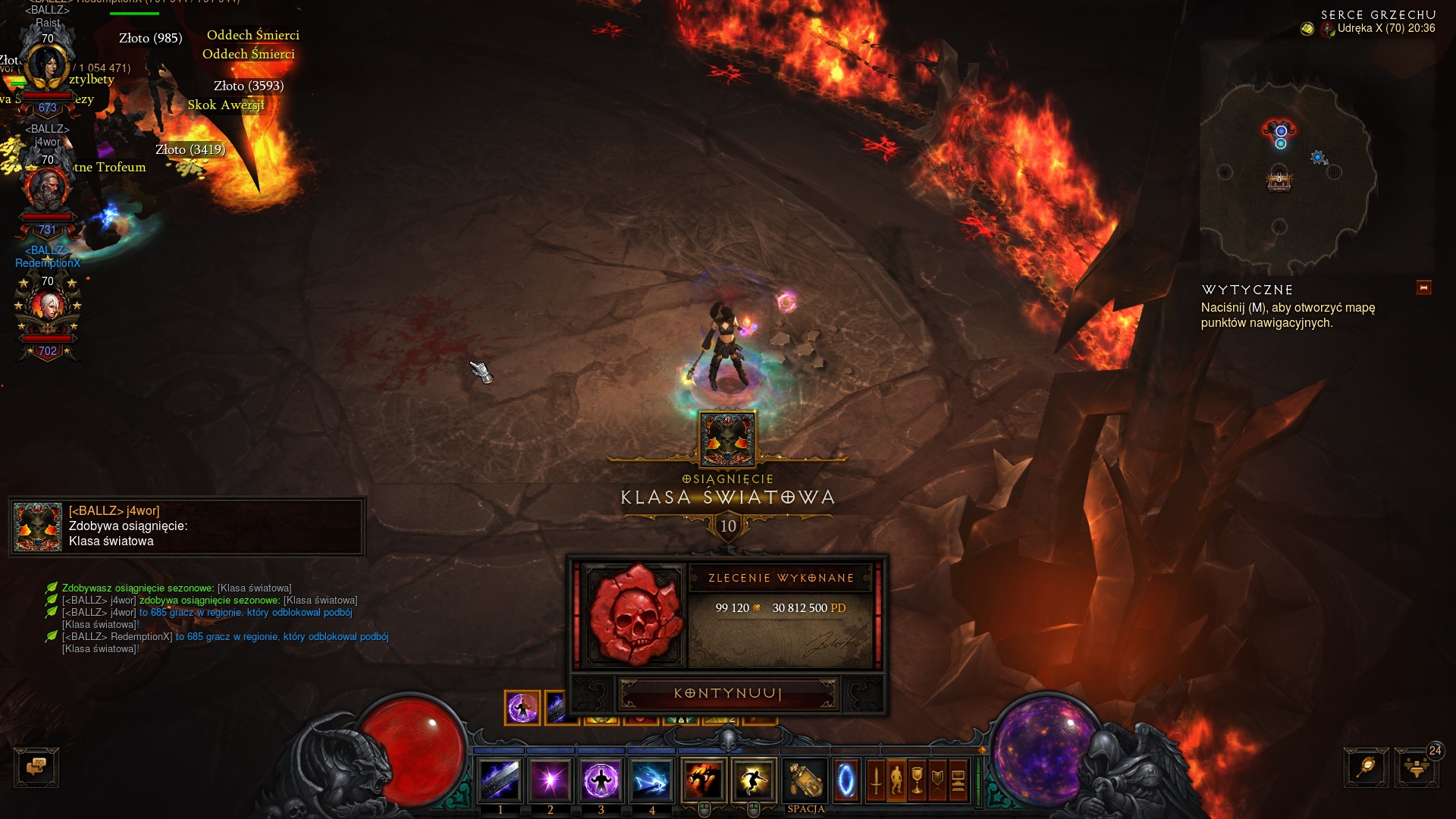
Task: Select the fiery hydra left-mouse skill
Action: click(x=703, y=780)
